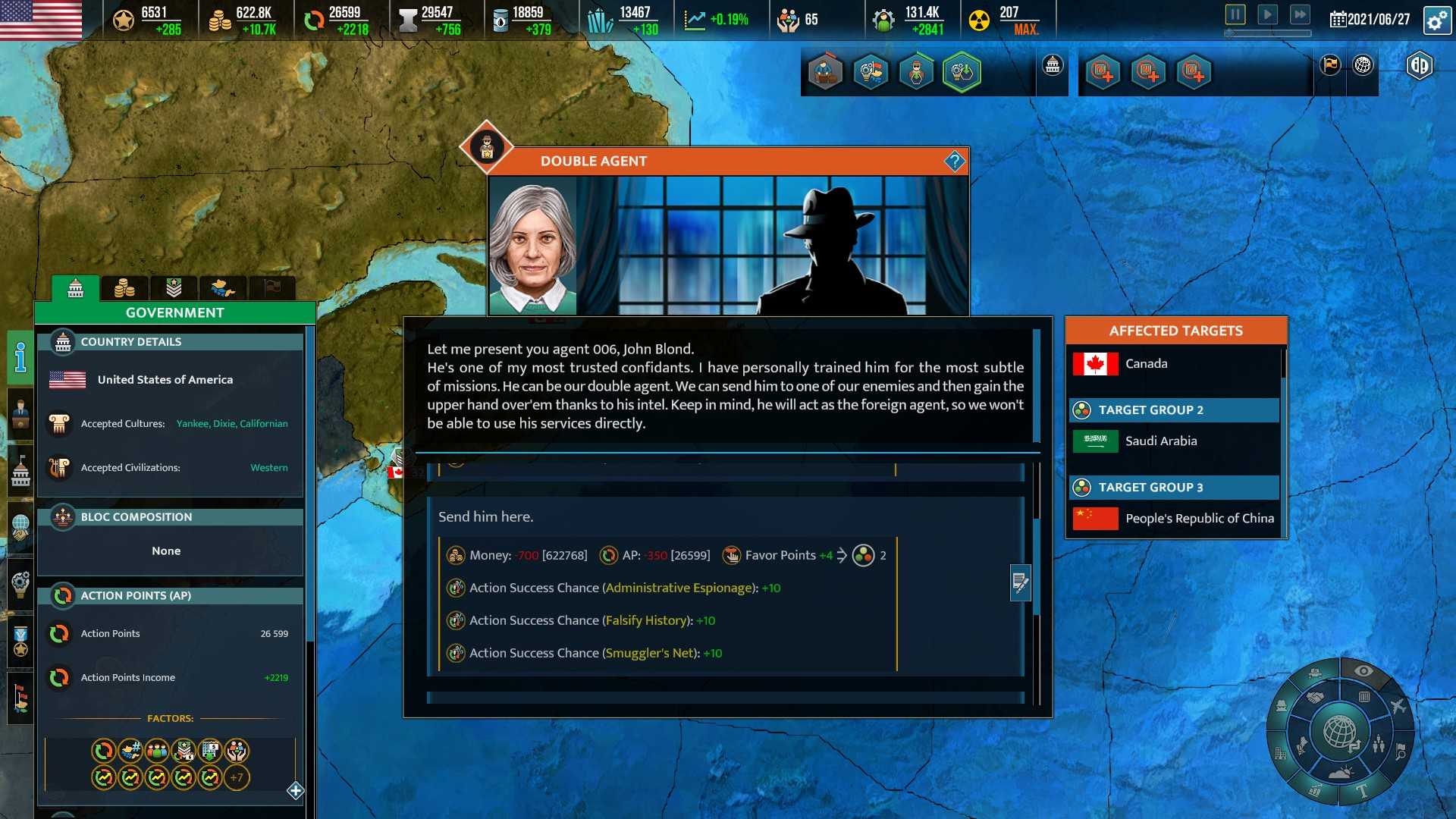Click the white capitol building icon on top bar
This screenshot has width=1456, height=819.
click(1051, 65)
